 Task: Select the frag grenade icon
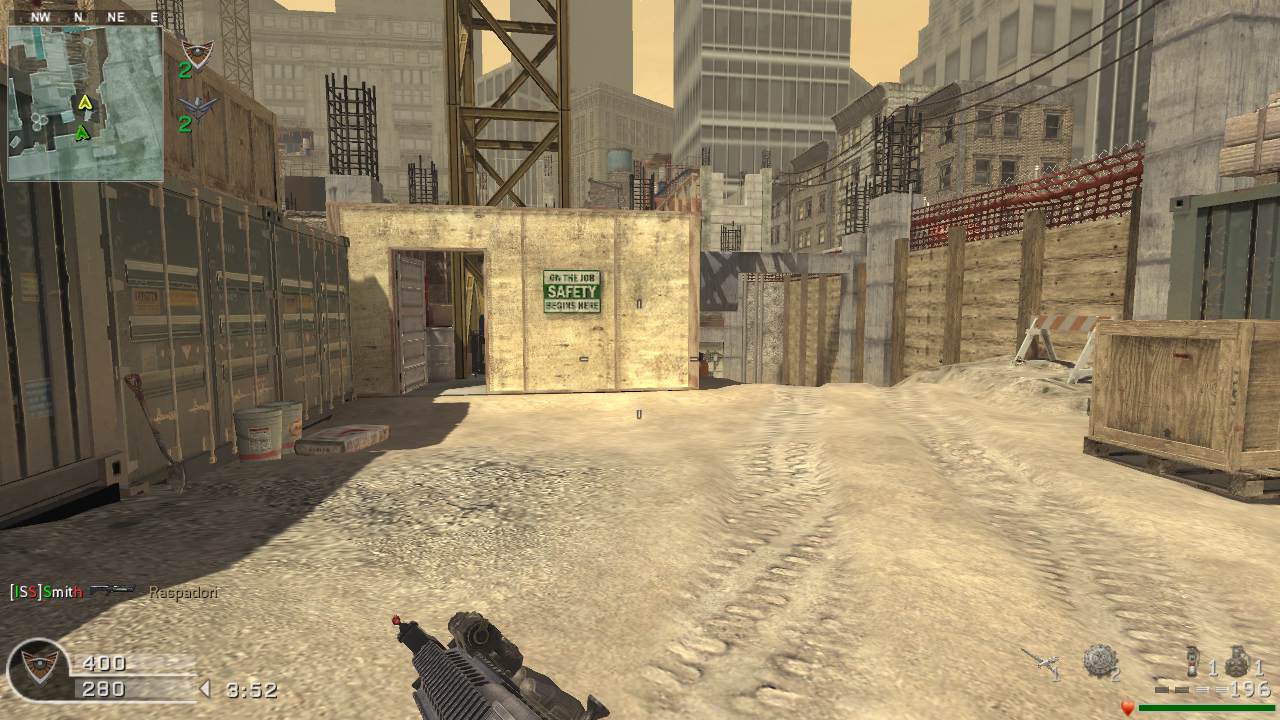[1237, 660]
